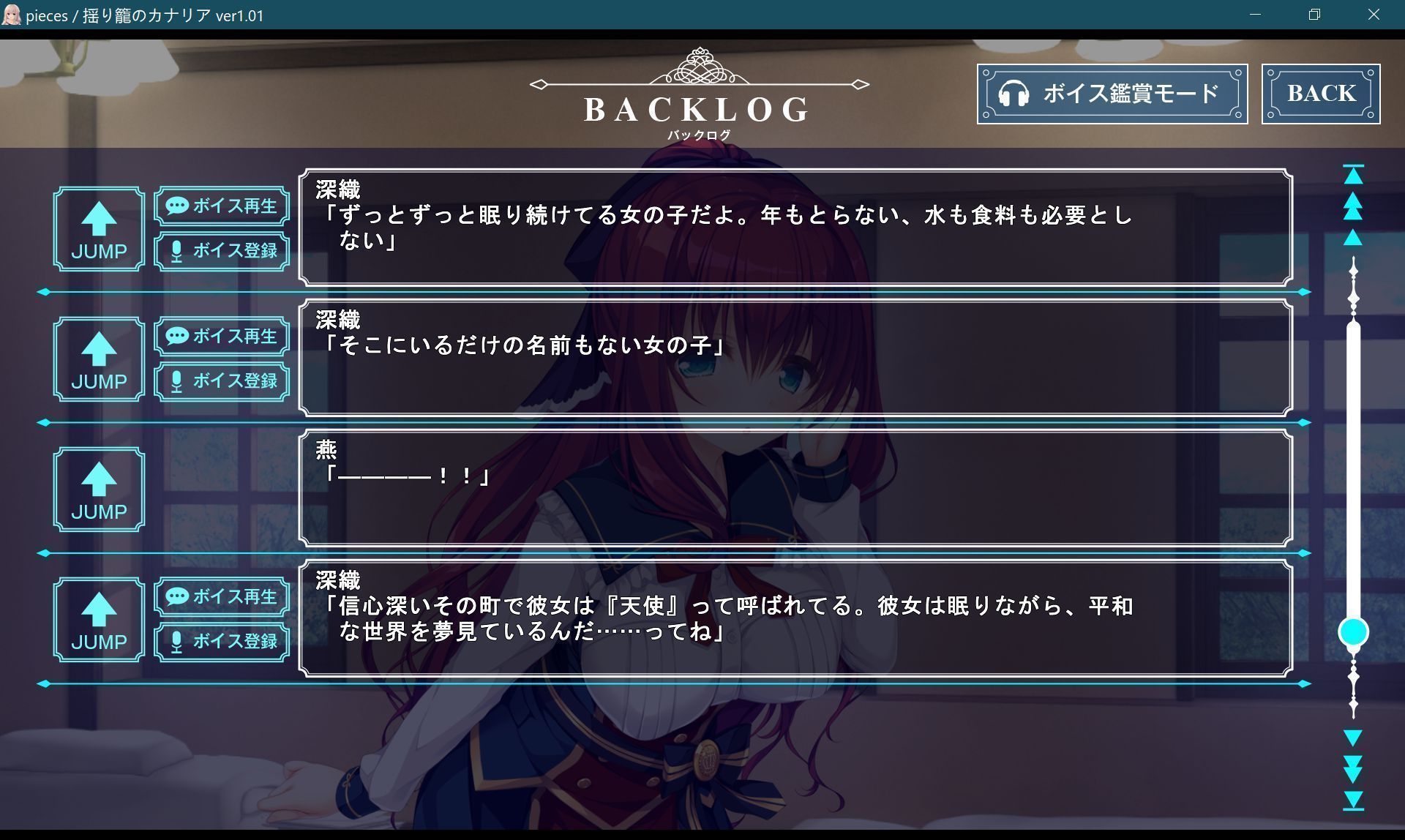Click the microphone icon to register 深織's first voice

point(176,251)
